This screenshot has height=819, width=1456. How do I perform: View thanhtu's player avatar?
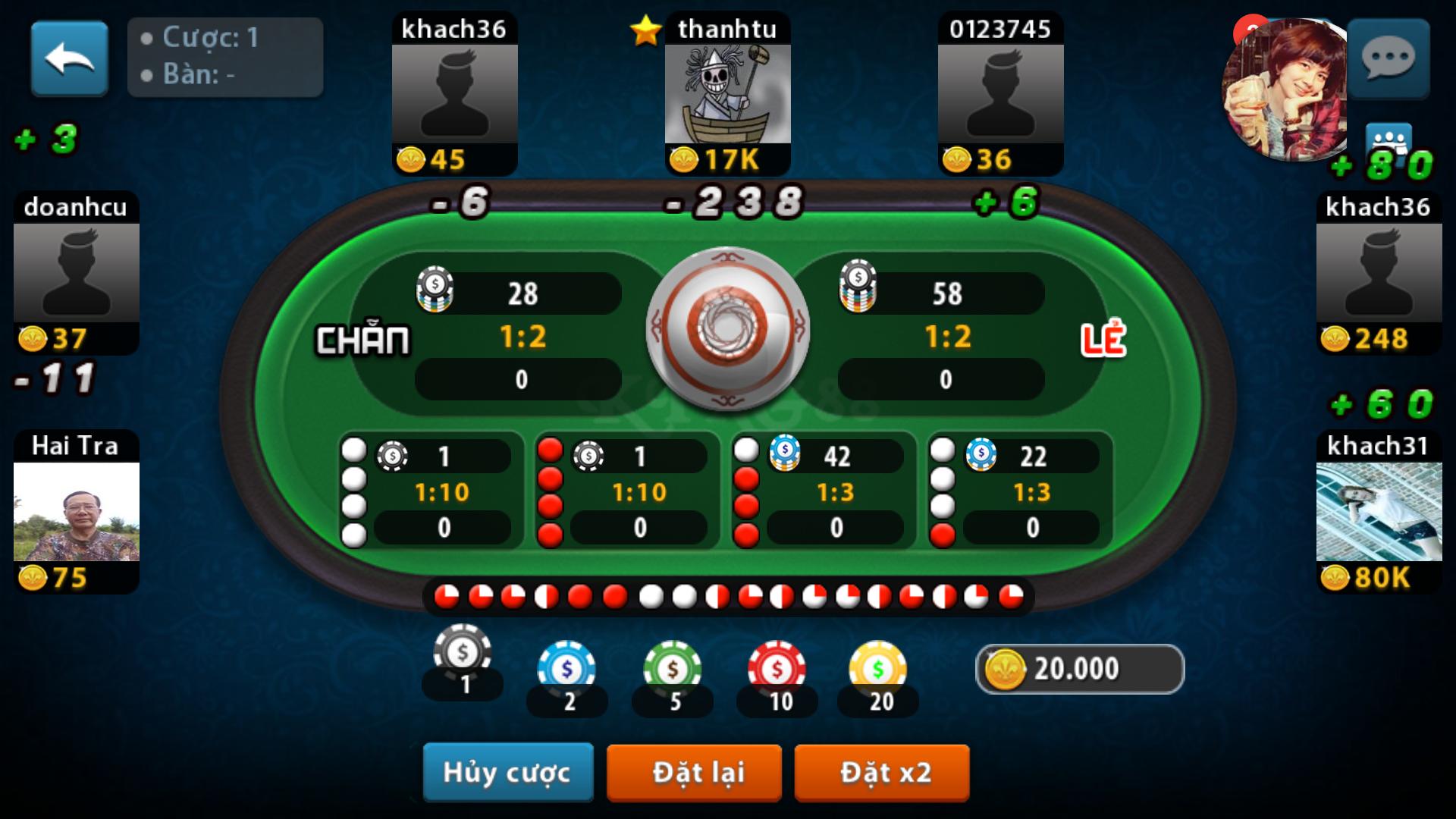(x=727, y=94)
